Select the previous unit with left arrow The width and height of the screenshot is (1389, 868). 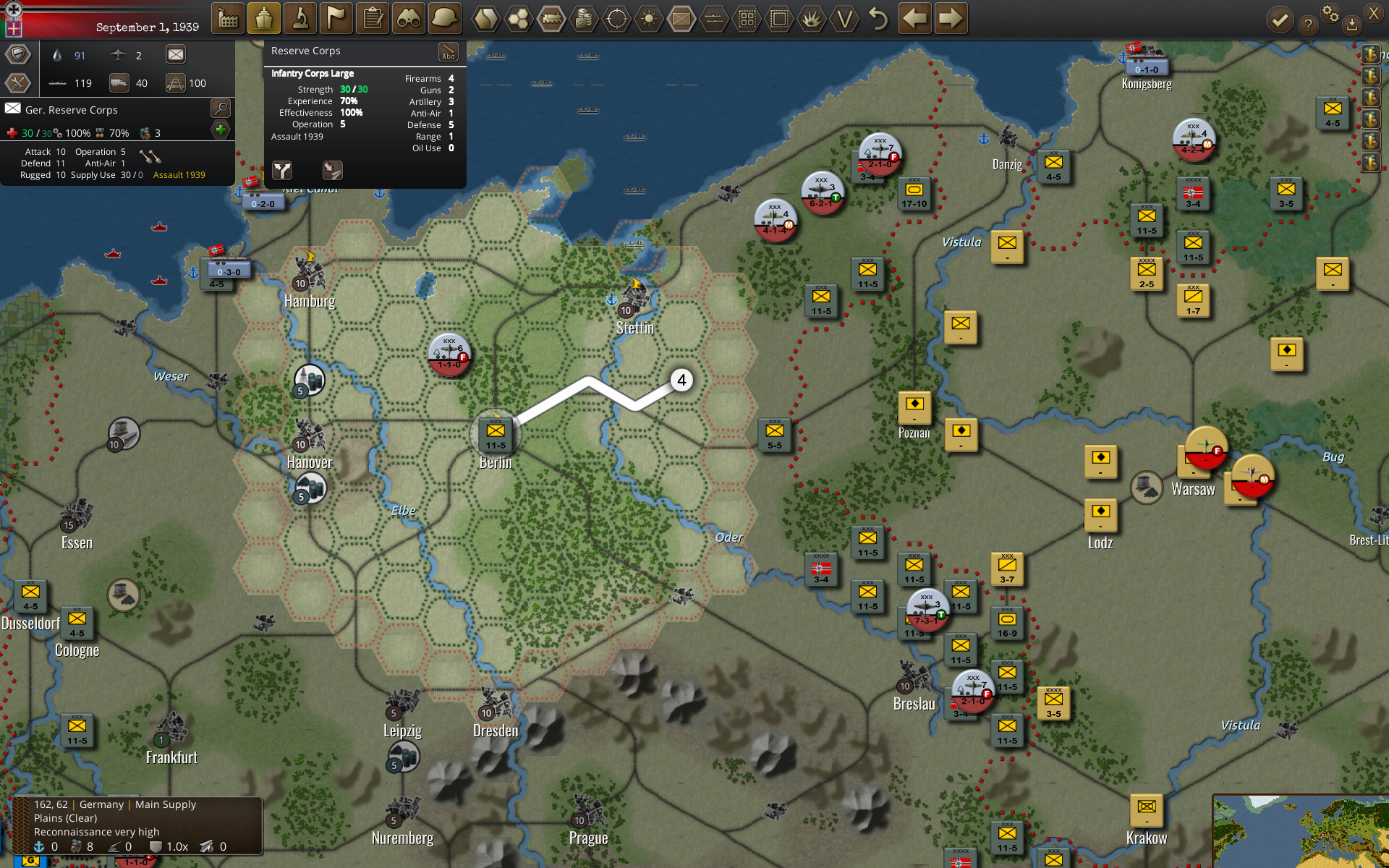click(915, 19)
